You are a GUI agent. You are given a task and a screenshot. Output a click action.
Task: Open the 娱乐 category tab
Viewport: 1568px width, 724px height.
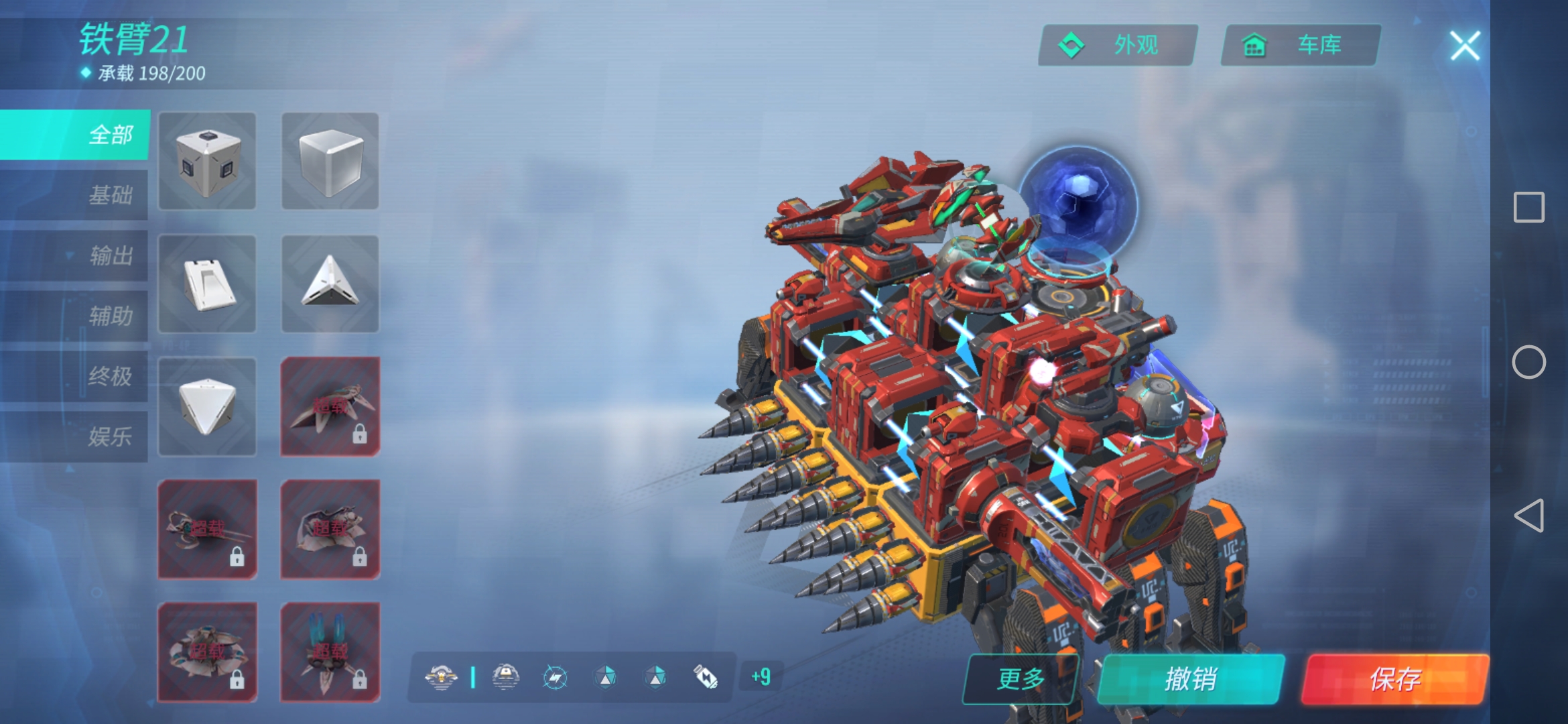pyautogui.click(x=75, y=436)
